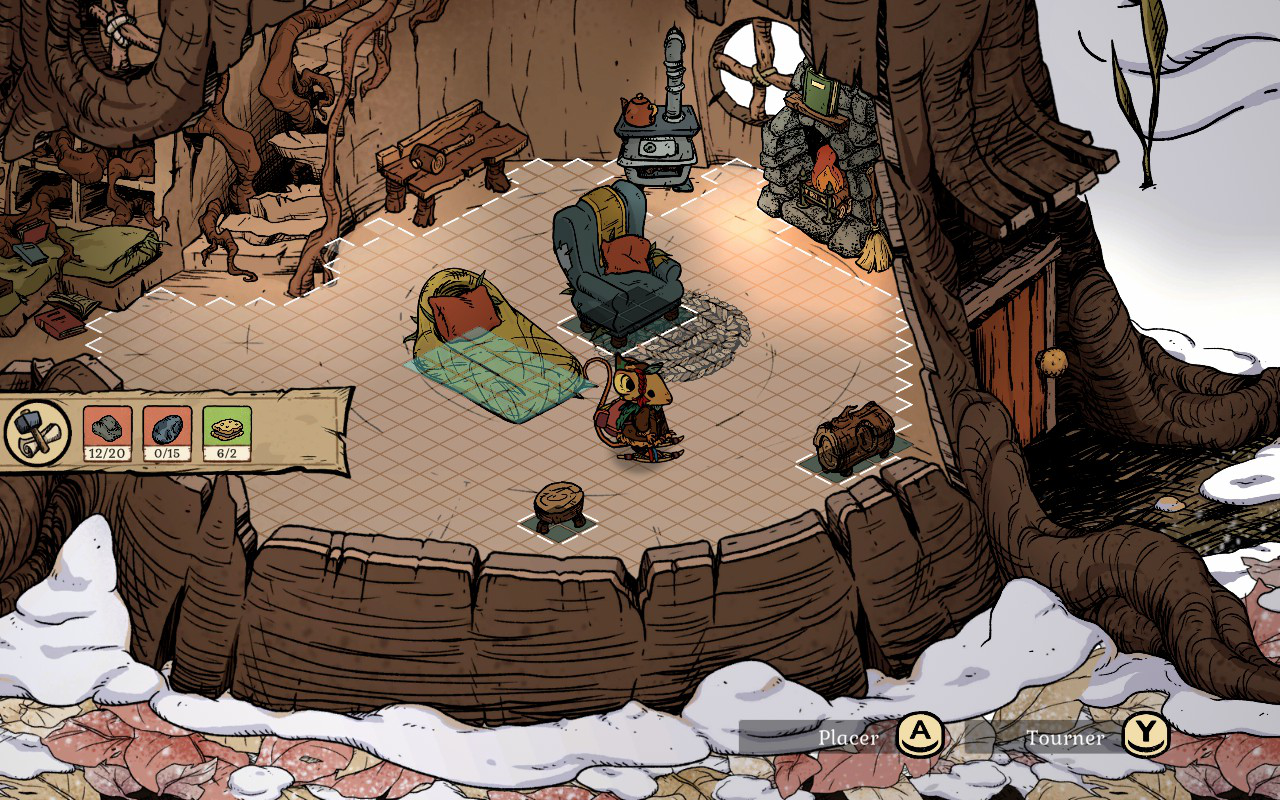Select the grey stone resource showing 12/20
Image resolution: width=1280 pixels, height=800 pixels.
tap(107, 433)
